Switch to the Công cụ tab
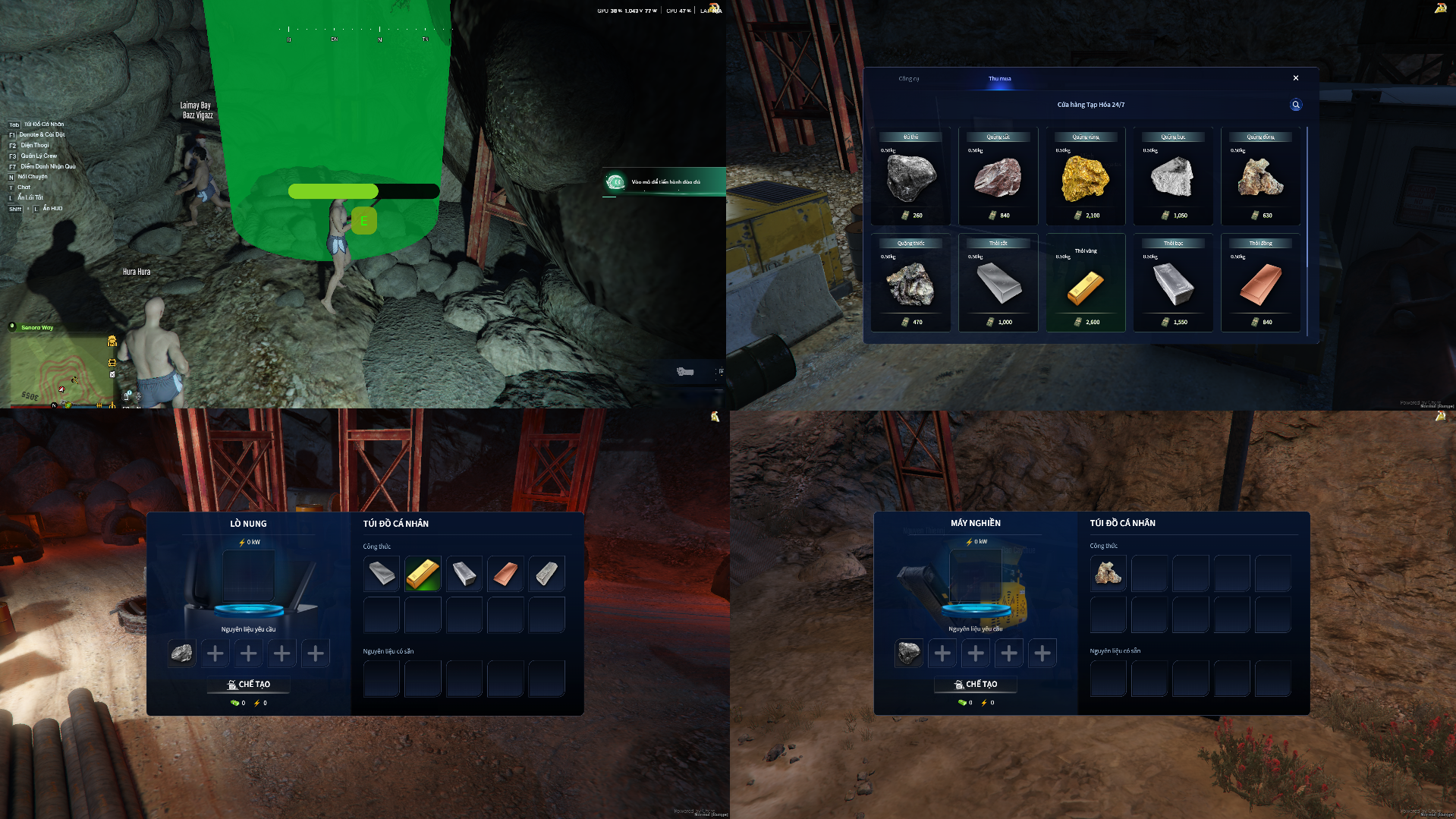The width and height of the screenshot is (1456, 819). (908, 79)
